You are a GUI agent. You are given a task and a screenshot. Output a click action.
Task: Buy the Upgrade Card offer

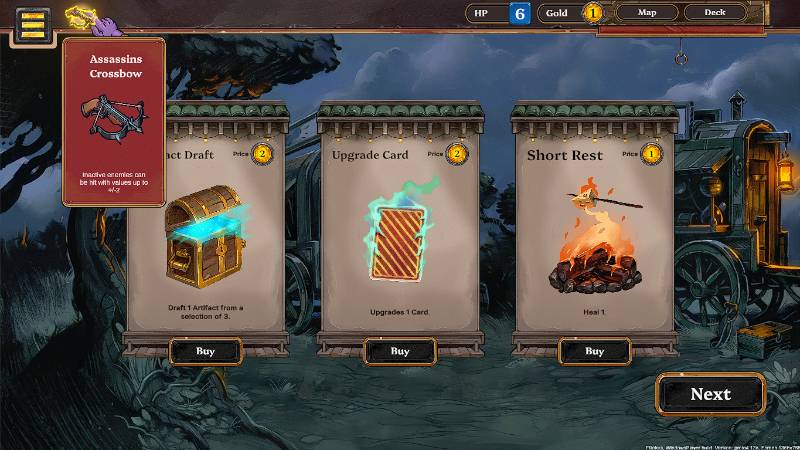(x=399, y=351)
